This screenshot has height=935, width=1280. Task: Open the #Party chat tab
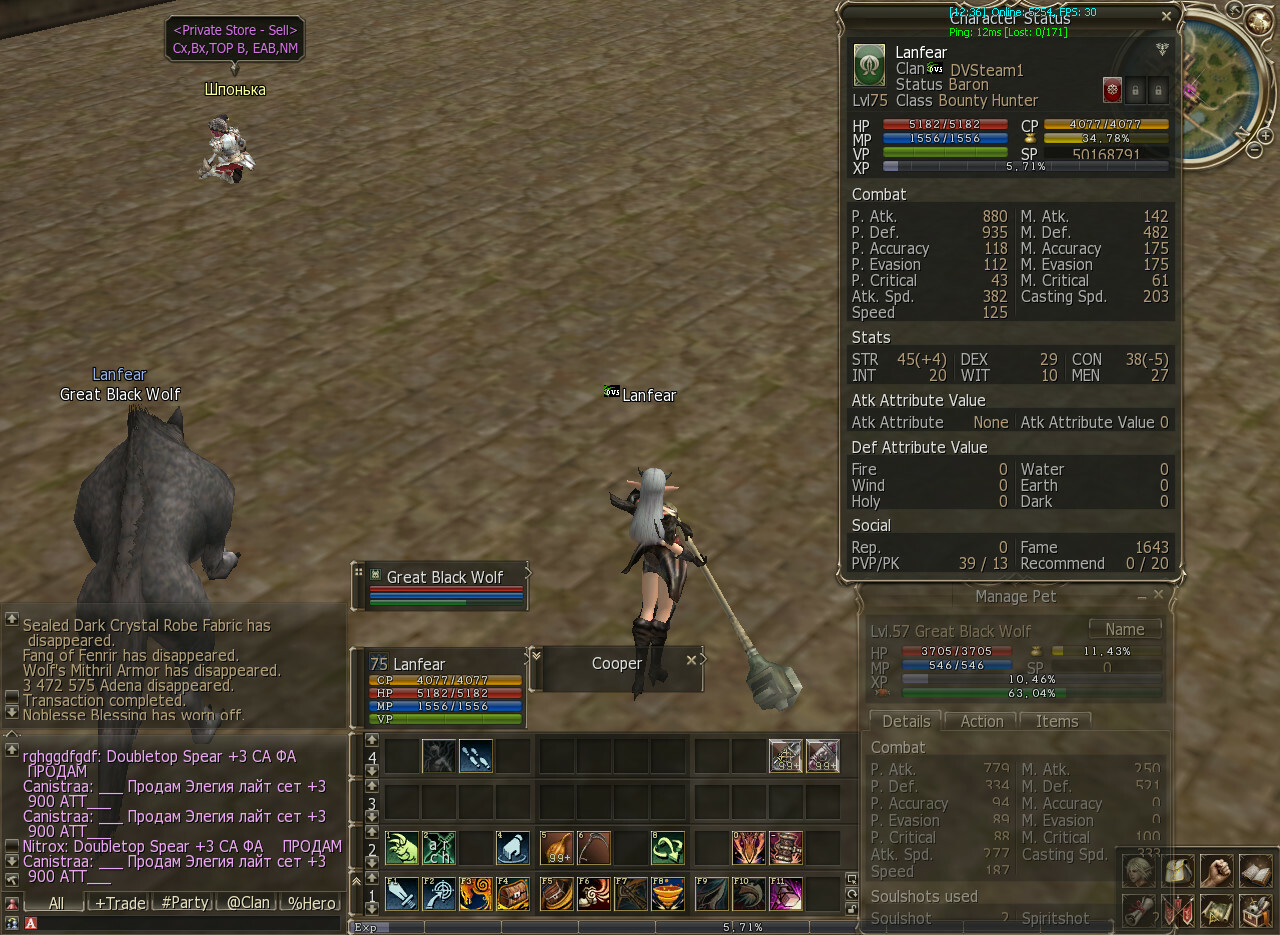click(184, 903)
